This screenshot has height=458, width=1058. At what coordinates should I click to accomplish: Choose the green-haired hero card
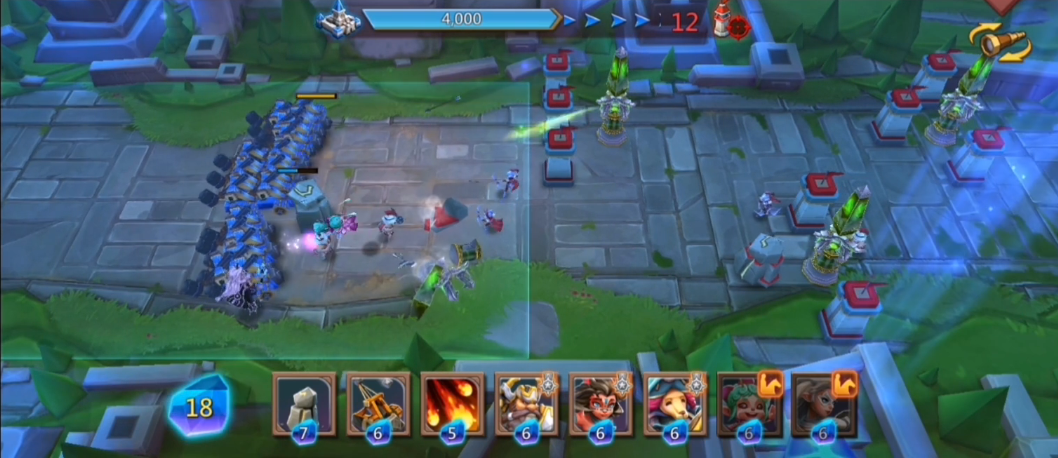click(x=747, y=403)
